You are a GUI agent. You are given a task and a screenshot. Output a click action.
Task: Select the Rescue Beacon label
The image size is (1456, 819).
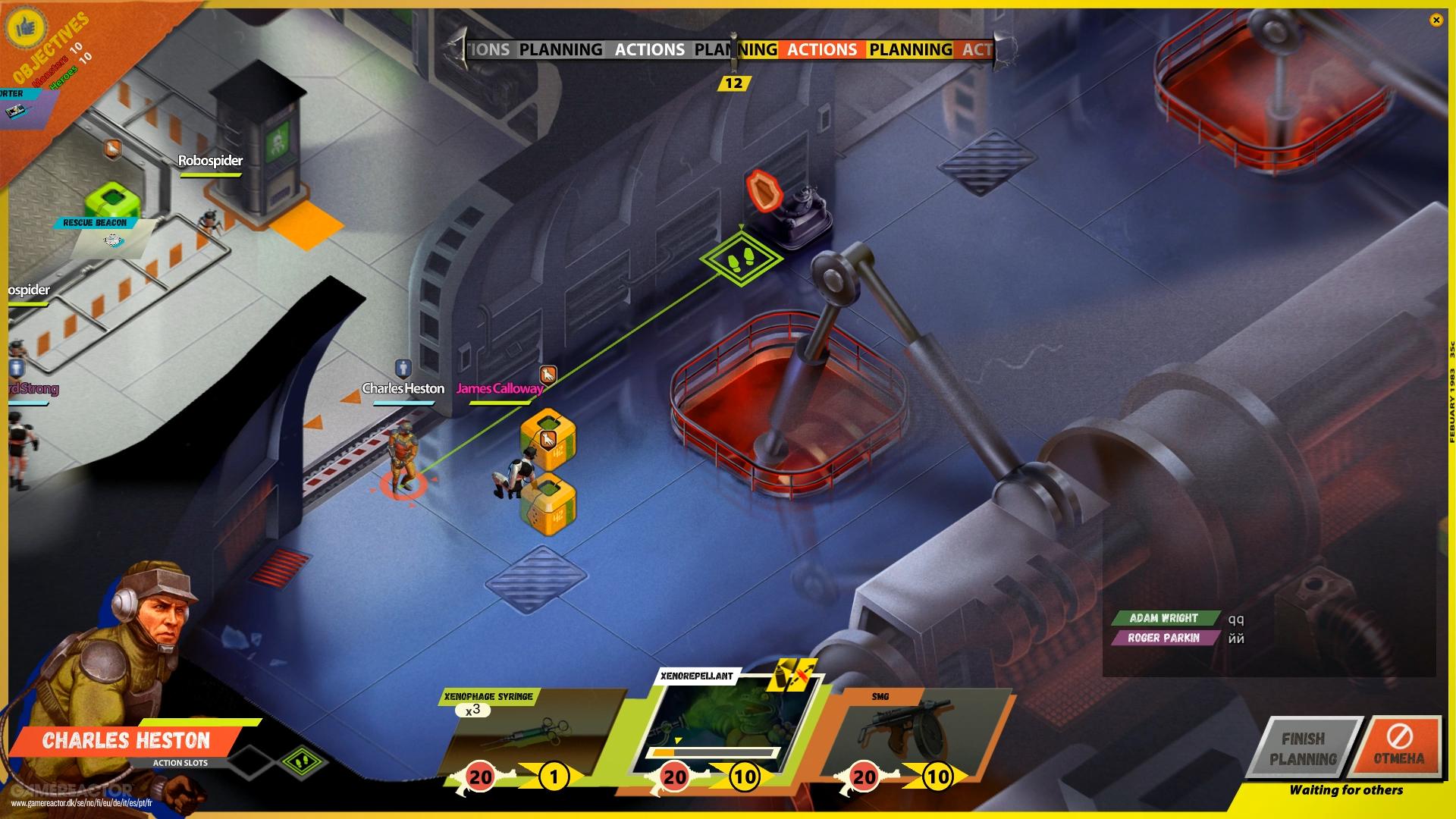(96, 223)
